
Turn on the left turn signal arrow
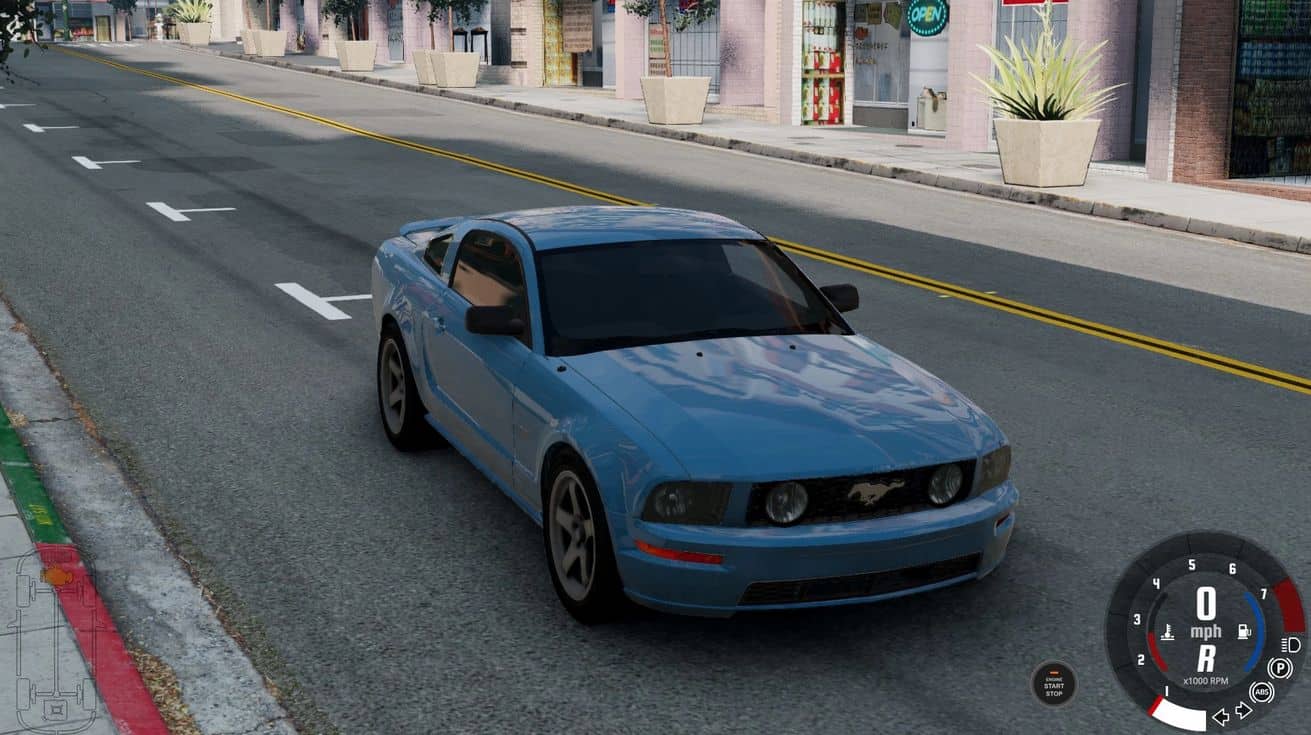point(1221,716)
